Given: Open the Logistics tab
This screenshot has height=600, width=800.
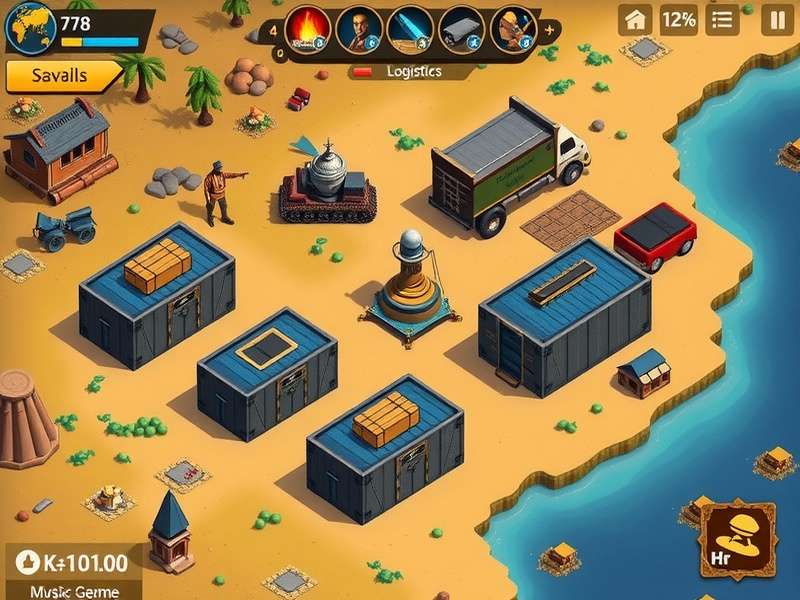Looking at the screenshot, I should (412, 72).
